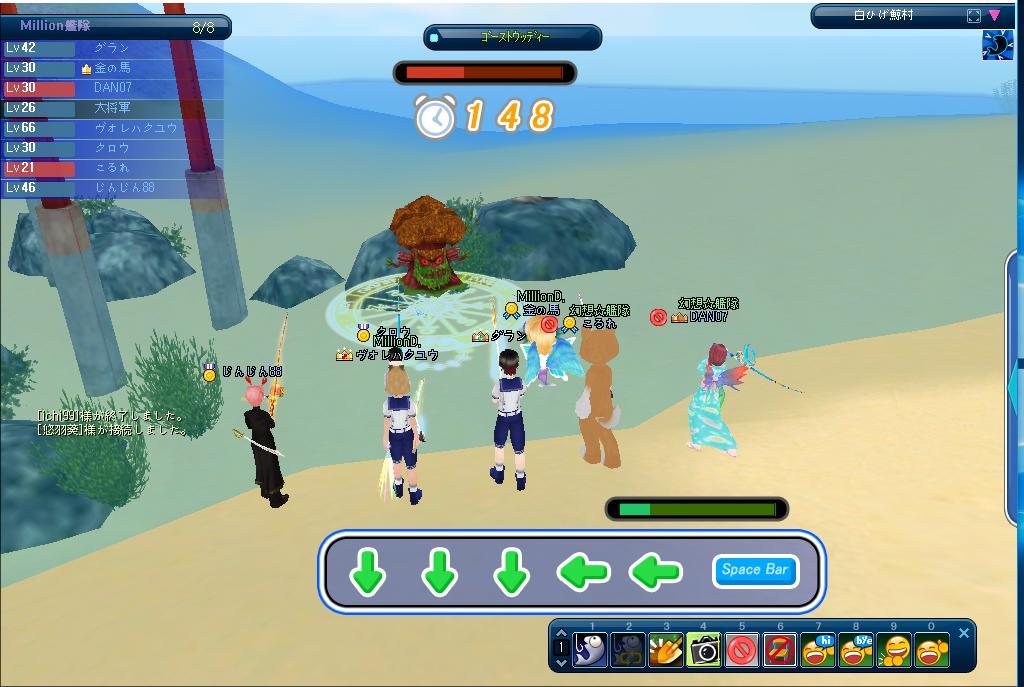Close the hotbar with the X button
The width and height of the screenshot is (1024, 687).
pos(964,633)
